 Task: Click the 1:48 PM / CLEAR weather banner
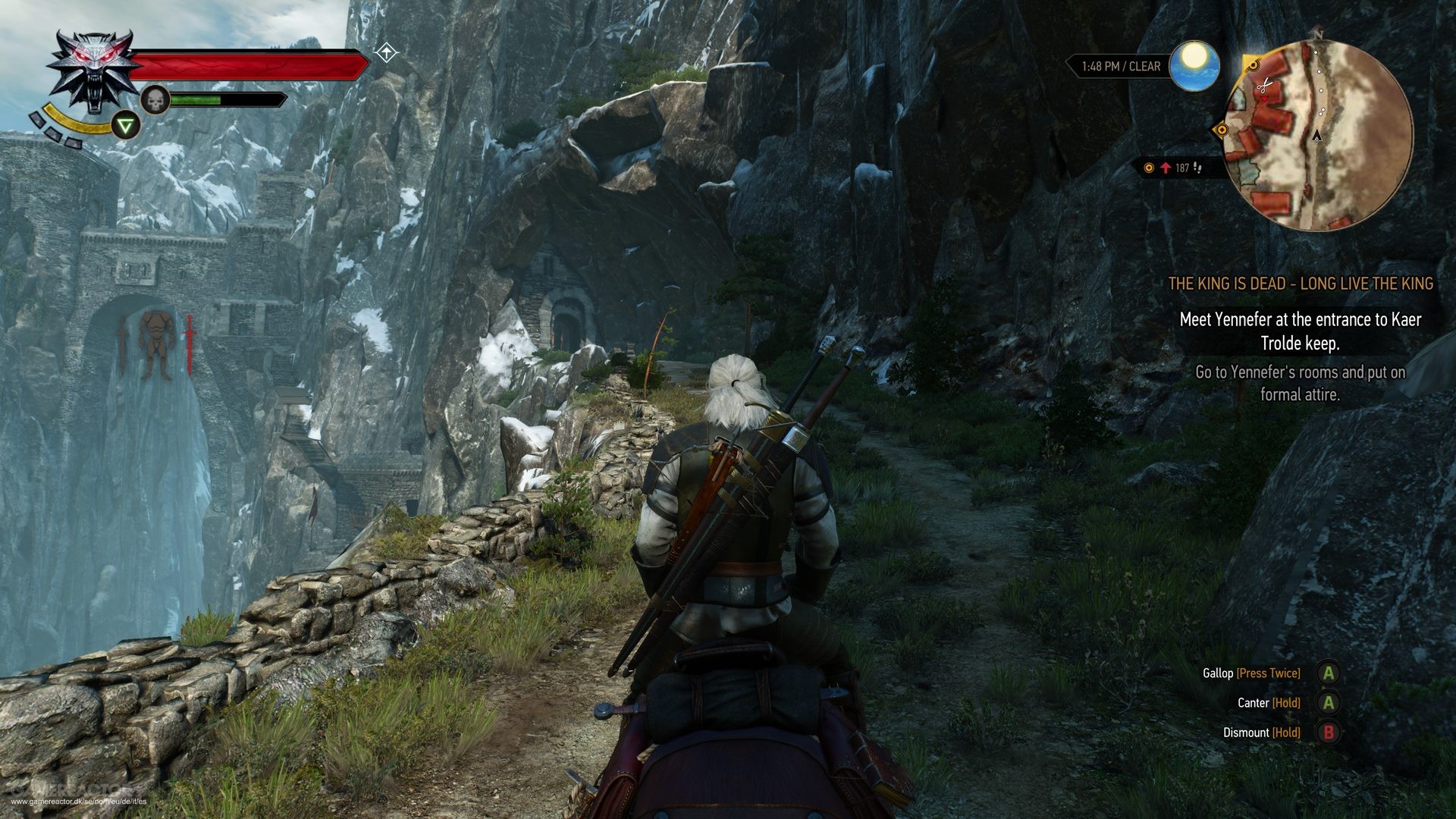coord(1121,65)
